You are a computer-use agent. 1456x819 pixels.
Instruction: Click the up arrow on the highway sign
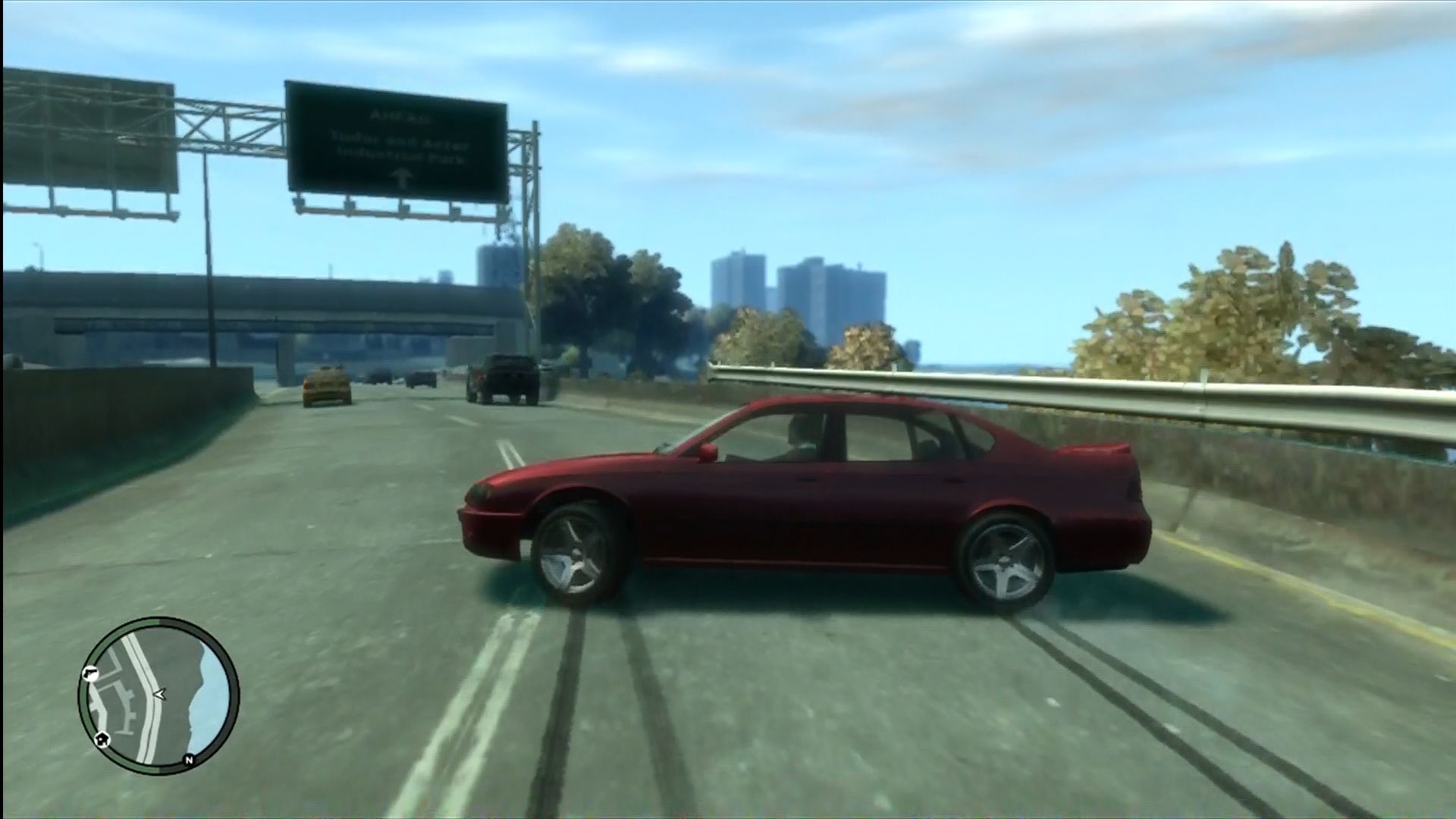click(x=402, y=177)
